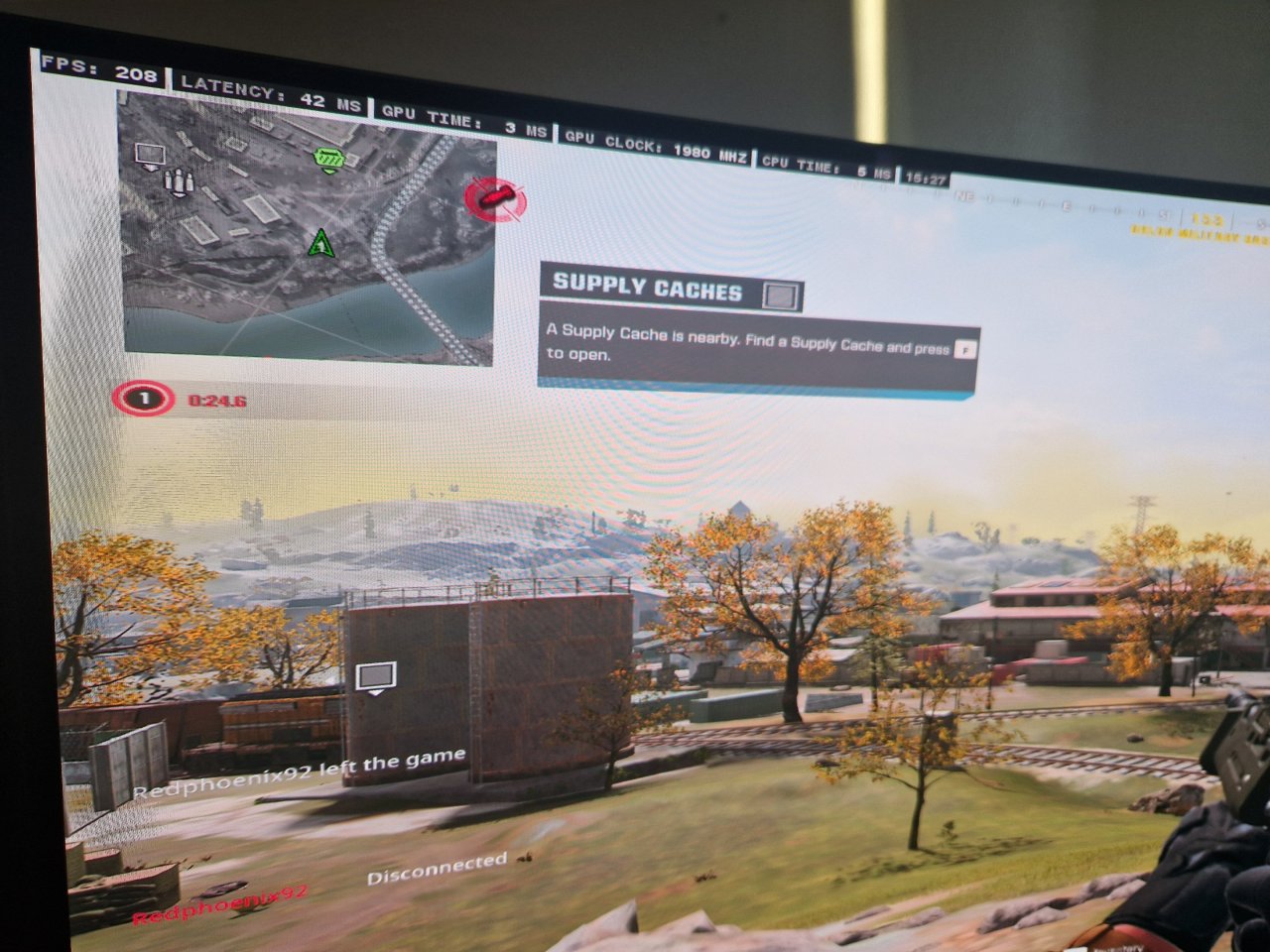Screen dimensions: 1270x952
Task: Click the white supply cache marker on minimap
Action: (x=150, y=156)
